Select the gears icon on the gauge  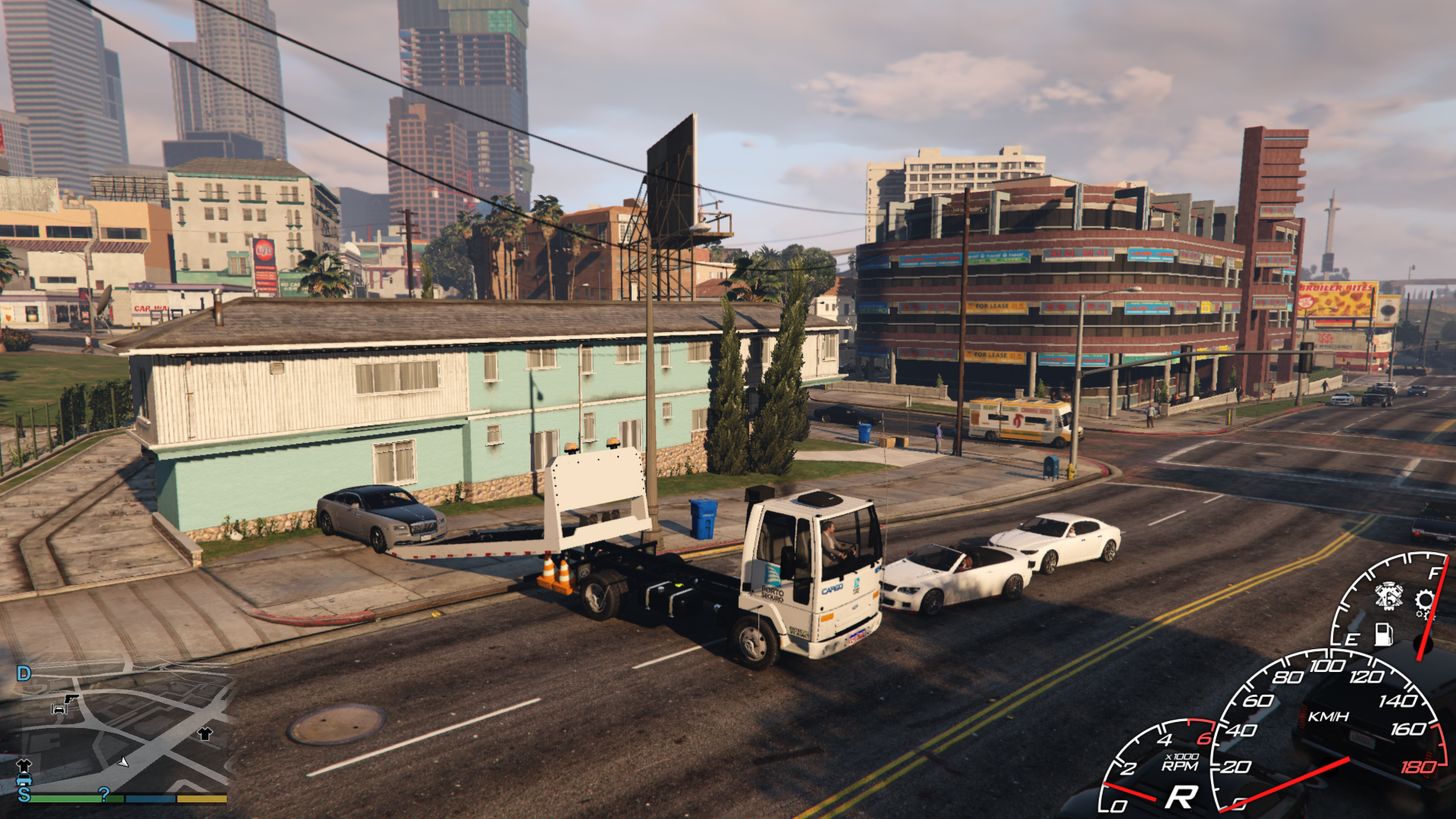(x=1425, y=603)
